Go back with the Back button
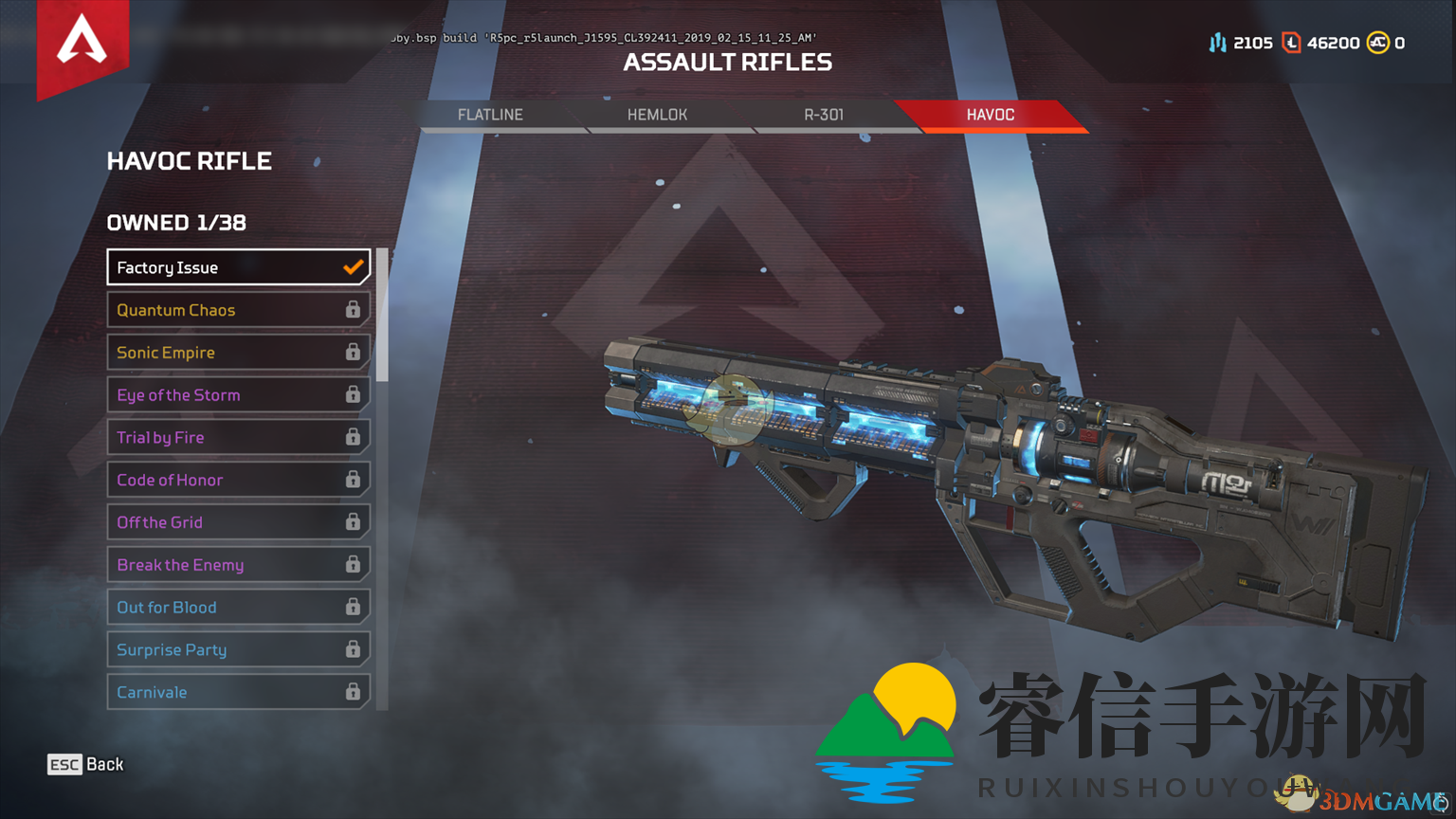 [86, 764]
